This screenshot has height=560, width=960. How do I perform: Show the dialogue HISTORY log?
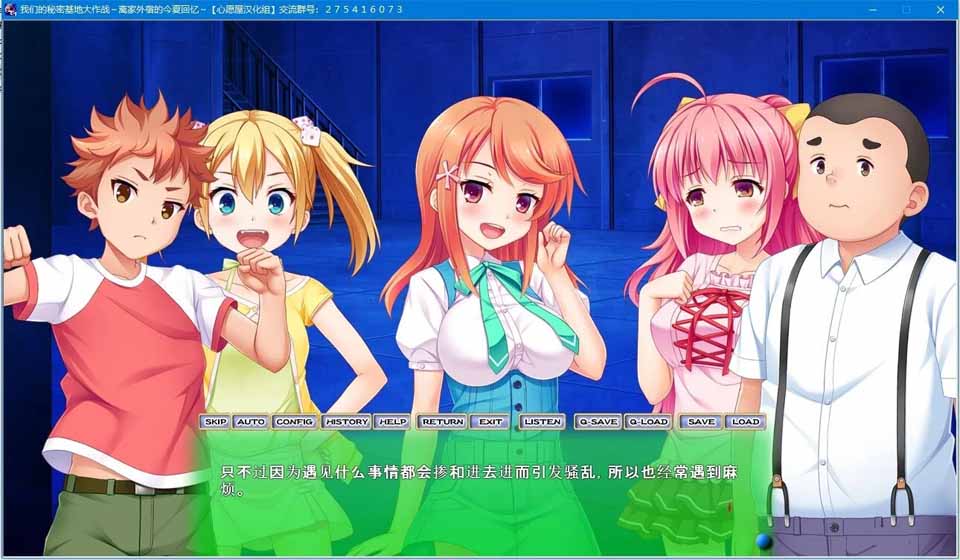point(346,422)
